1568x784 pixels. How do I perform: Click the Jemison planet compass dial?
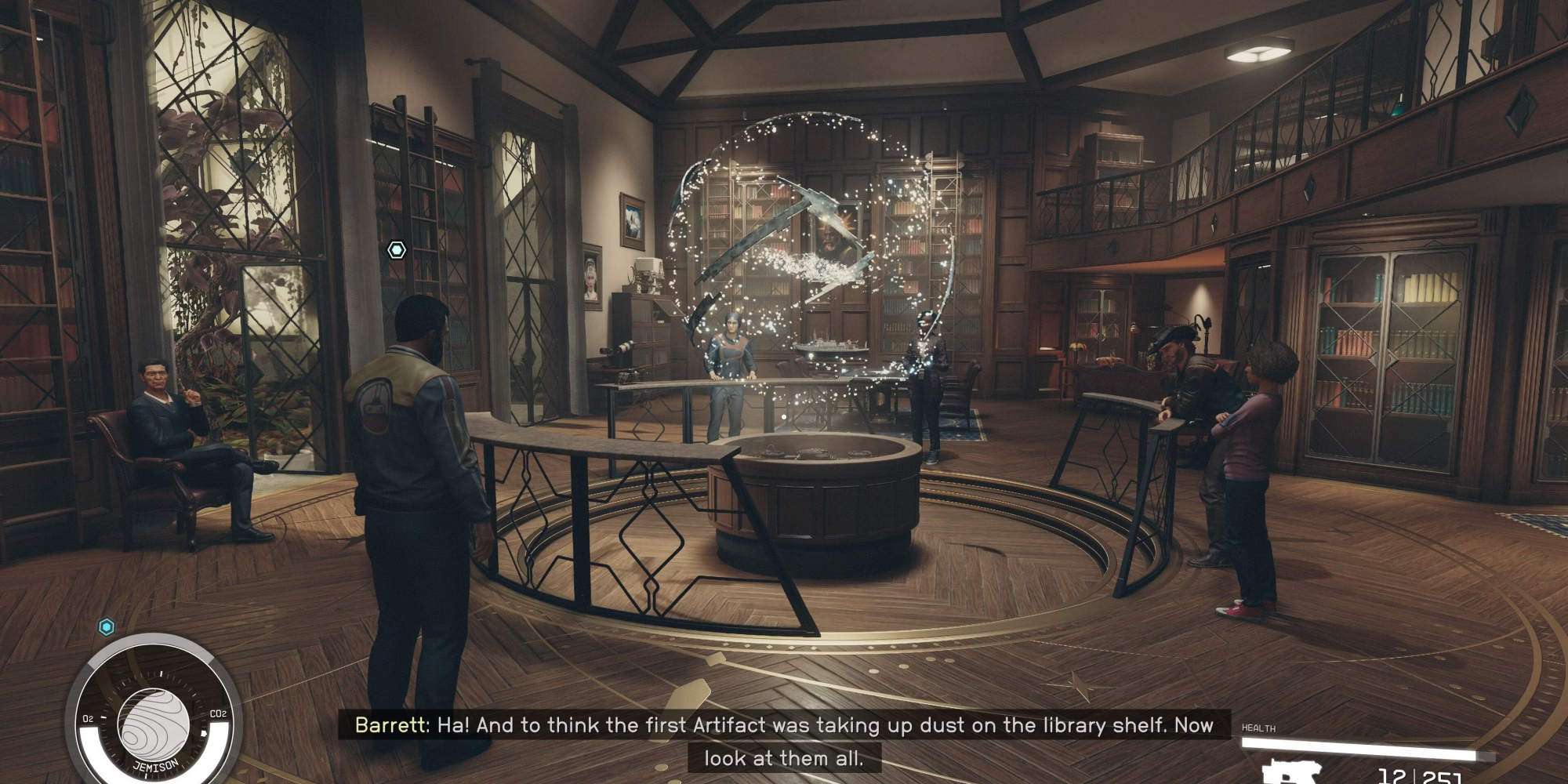tap(154, 723)
